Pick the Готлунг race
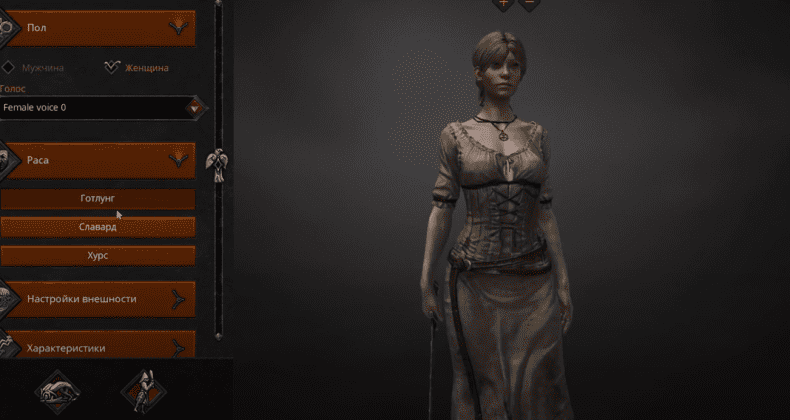This screenshot has height=420, width=790. 98,199
